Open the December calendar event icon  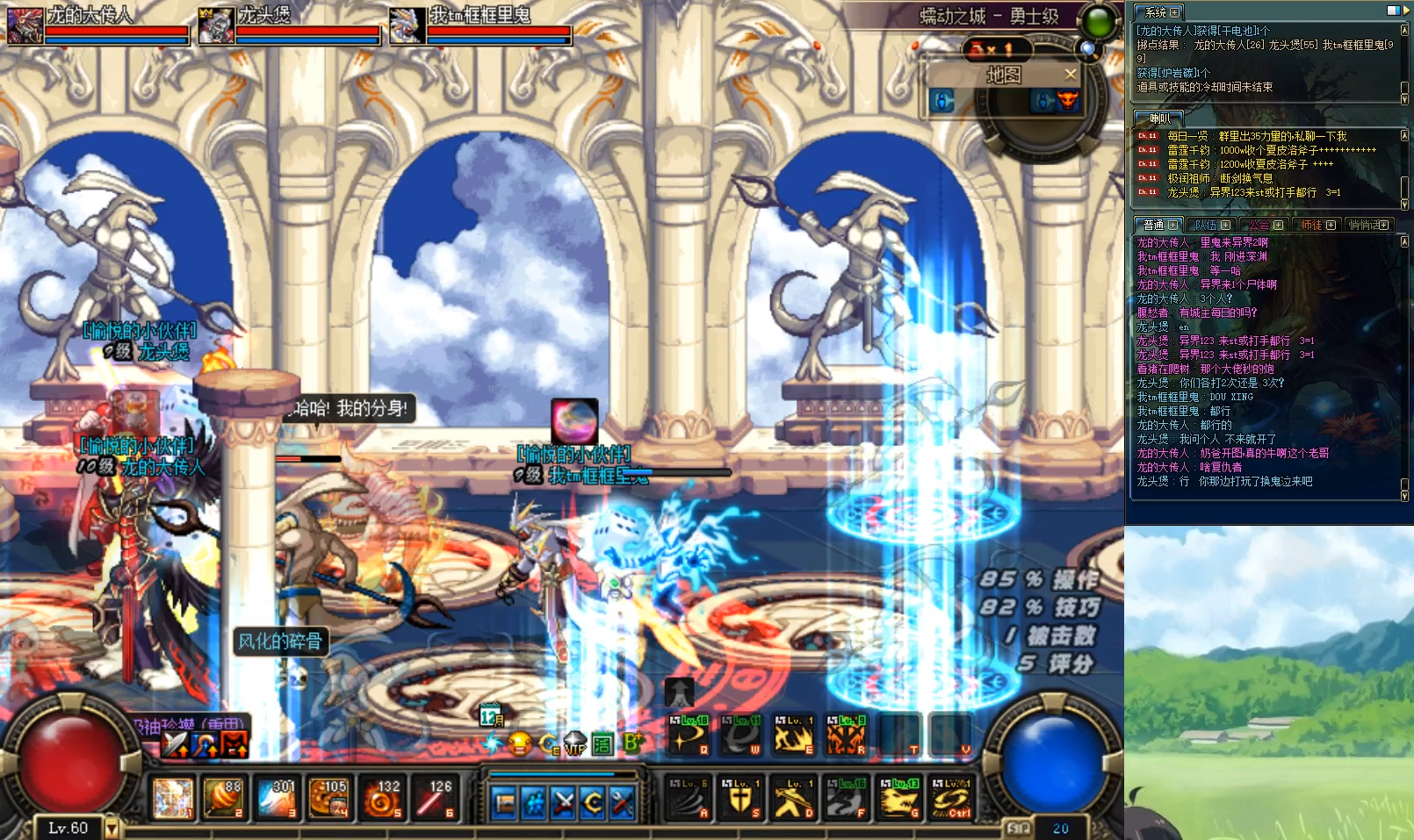tap(492, 716)
